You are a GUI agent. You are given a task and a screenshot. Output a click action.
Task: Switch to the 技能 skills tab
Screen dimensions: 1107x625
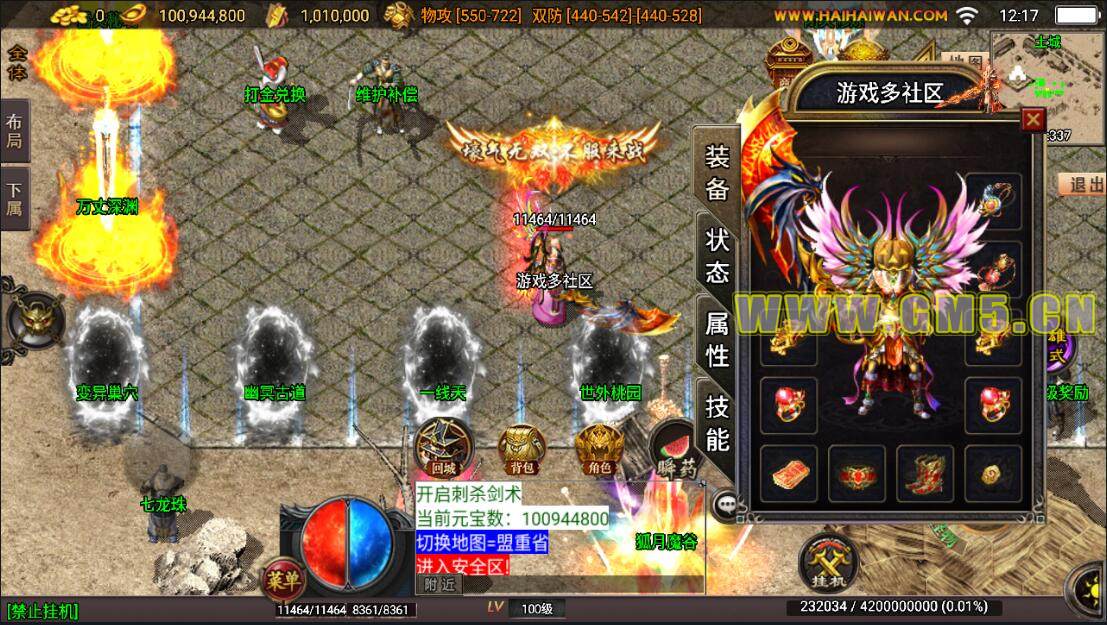tap(717, 421)
